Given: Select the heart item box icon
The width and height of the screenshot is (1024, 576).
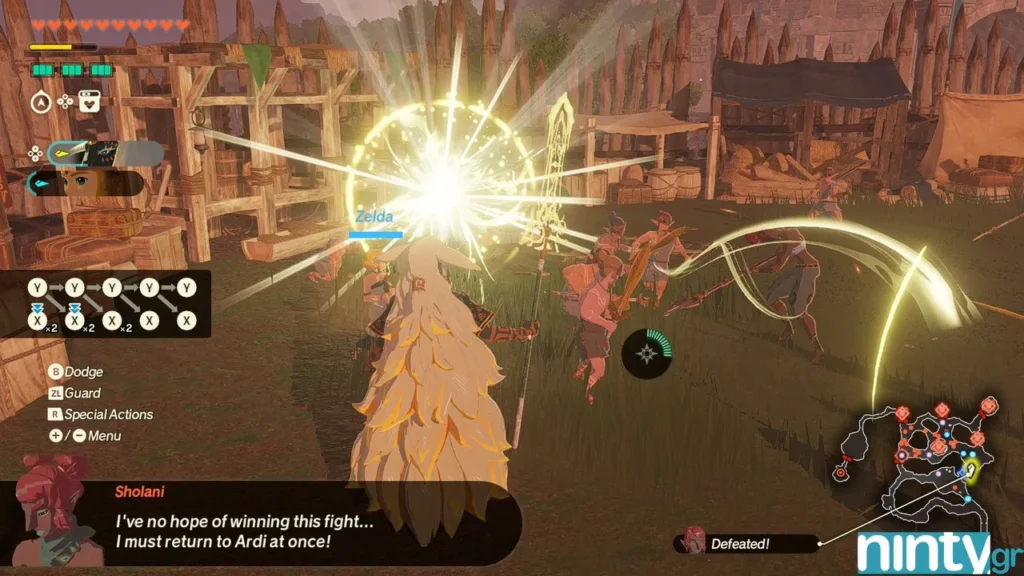Looking at the screenshot, I should (x=91, y=101).
